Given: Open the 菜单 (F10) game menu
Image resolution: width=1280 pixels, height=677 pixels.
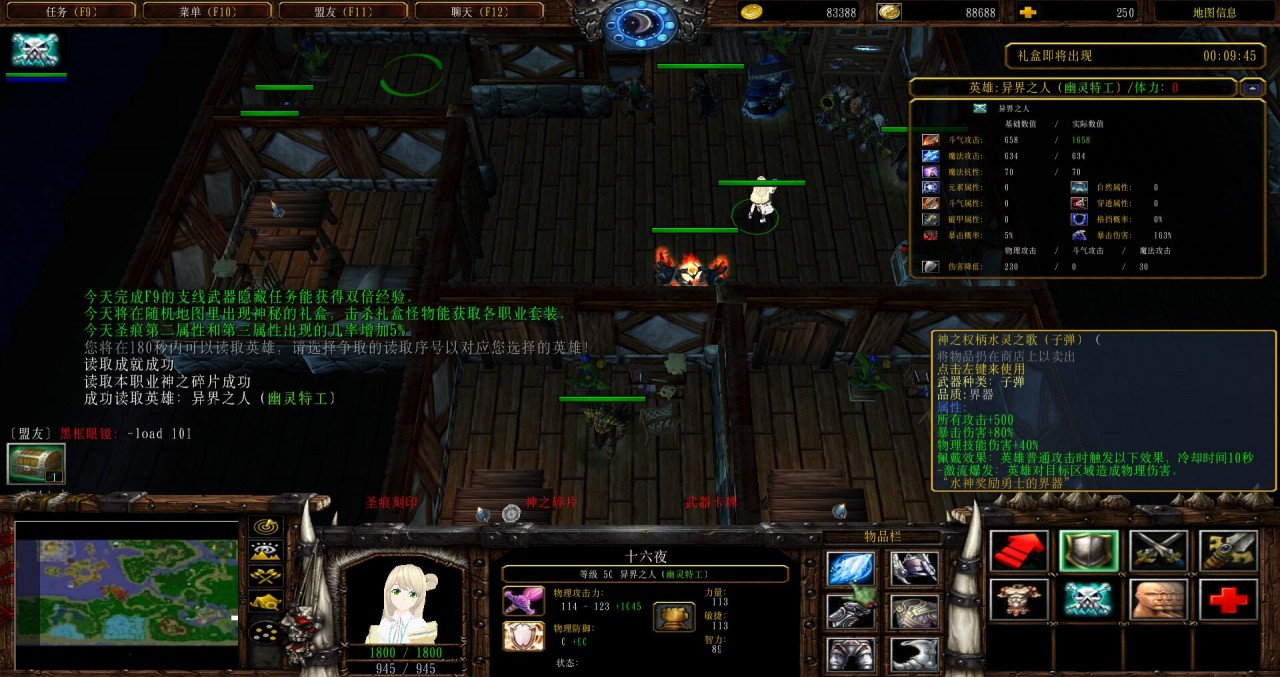Looking at the screenshot, I should [206, 12].
